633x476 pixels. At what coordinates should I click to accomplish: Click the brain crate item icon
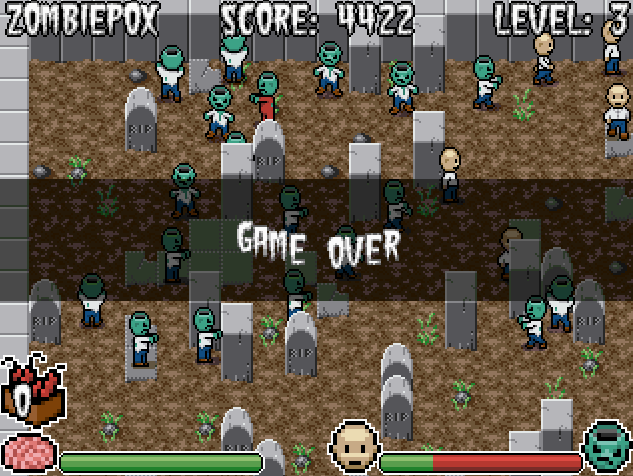32,391
